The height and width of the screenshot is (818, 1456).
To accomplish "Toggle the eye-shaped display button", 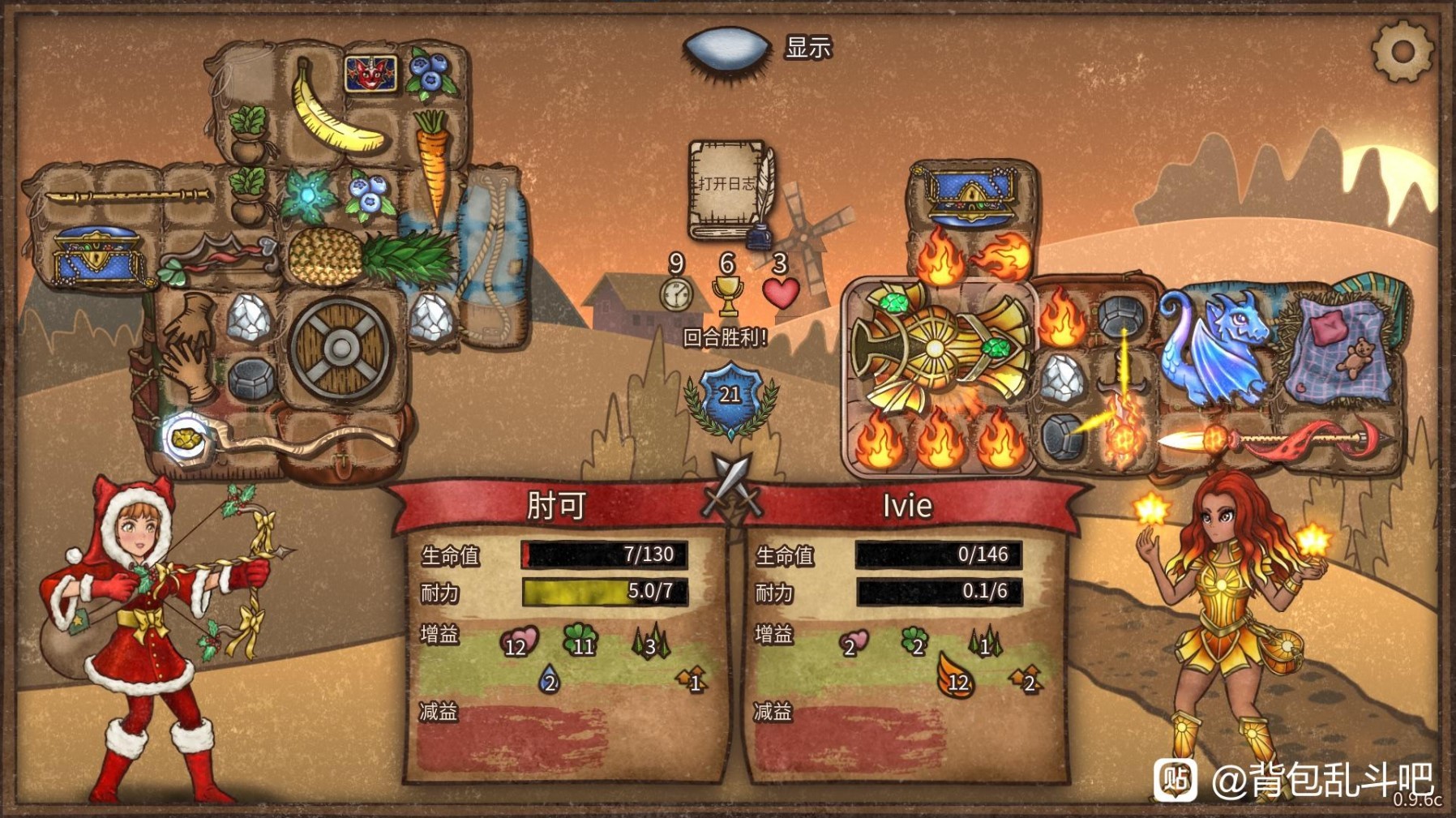I will coord(726,48).
